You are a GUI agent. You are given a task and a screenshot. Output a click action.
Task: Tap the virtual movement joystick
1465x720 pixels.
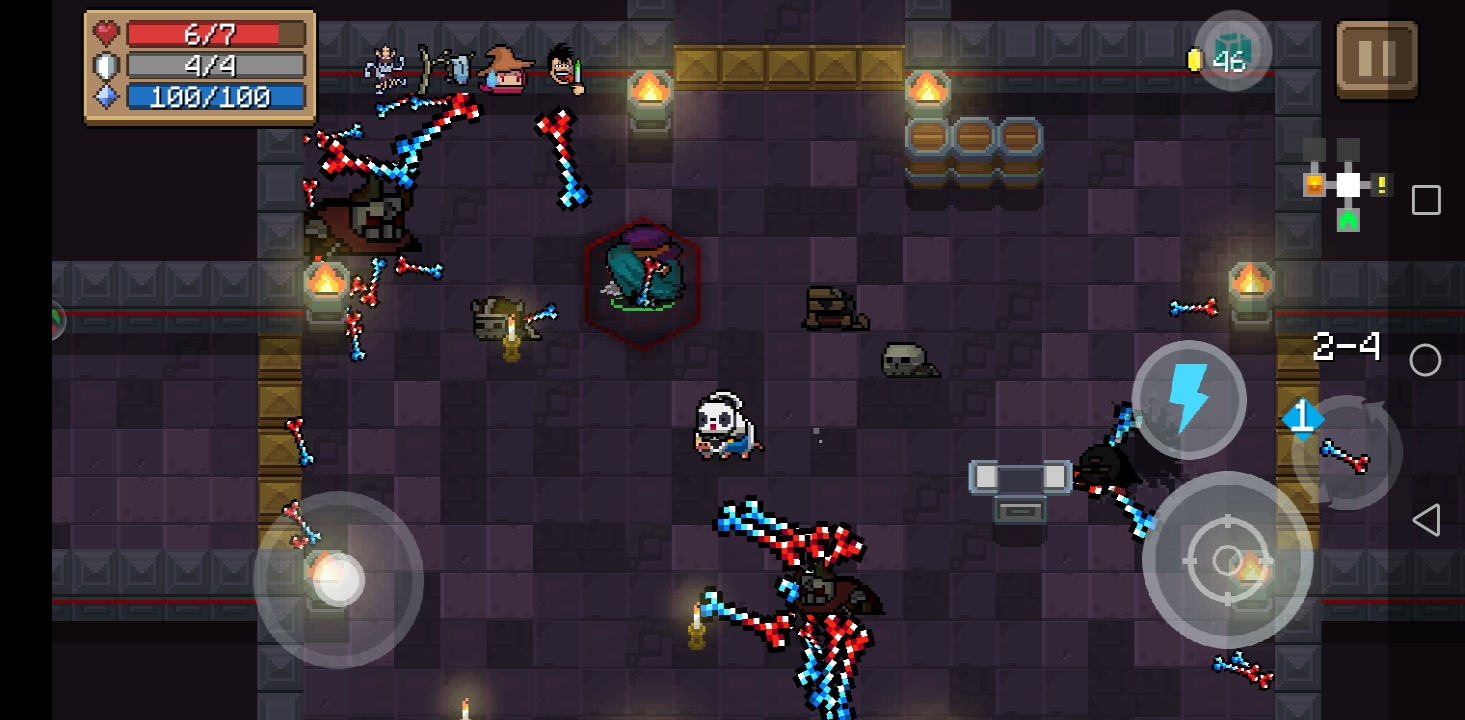(x=338, y=579)
